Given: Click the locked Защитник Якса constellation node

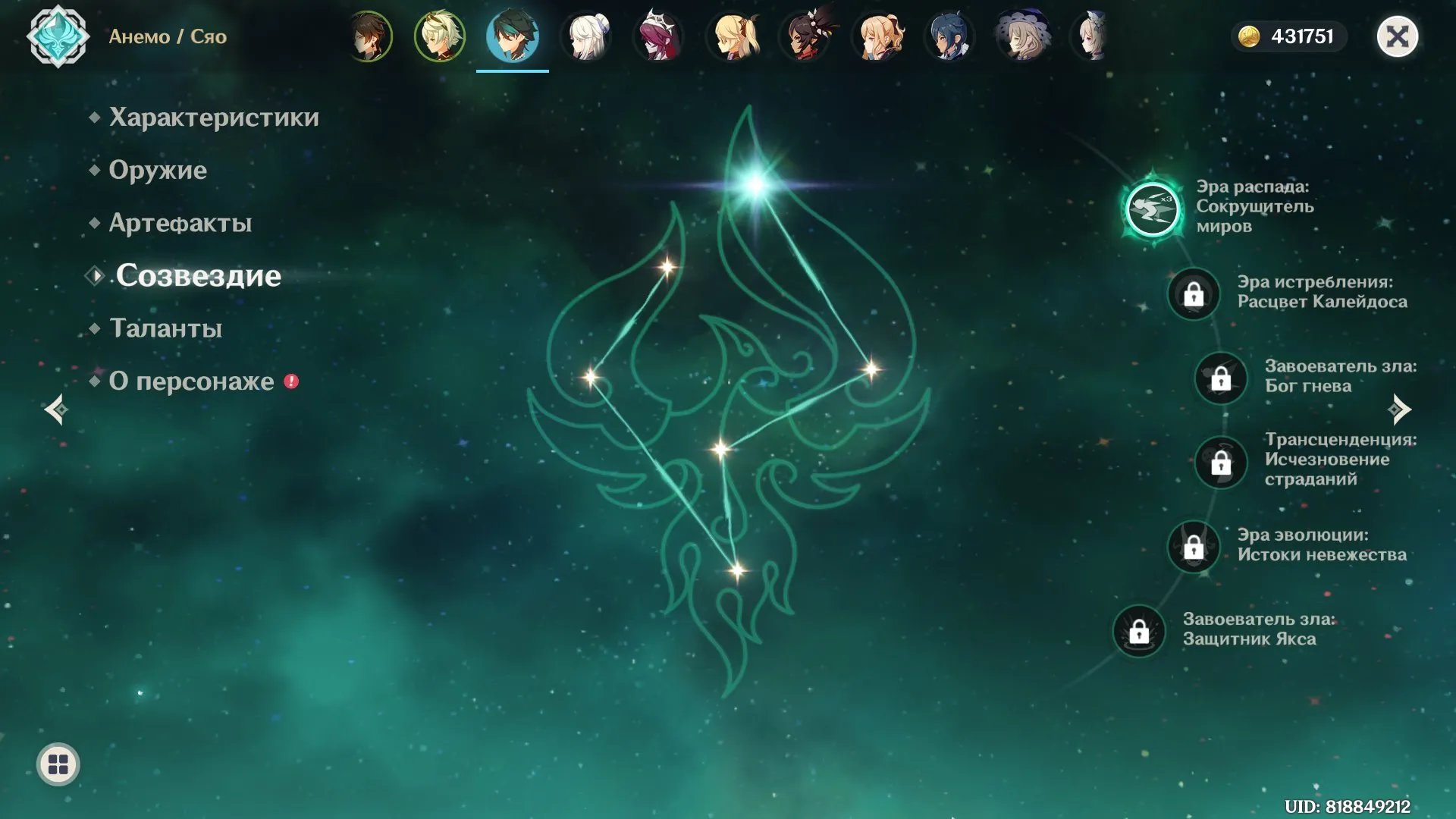Looking at the screenshot, I should point(1139,629).
